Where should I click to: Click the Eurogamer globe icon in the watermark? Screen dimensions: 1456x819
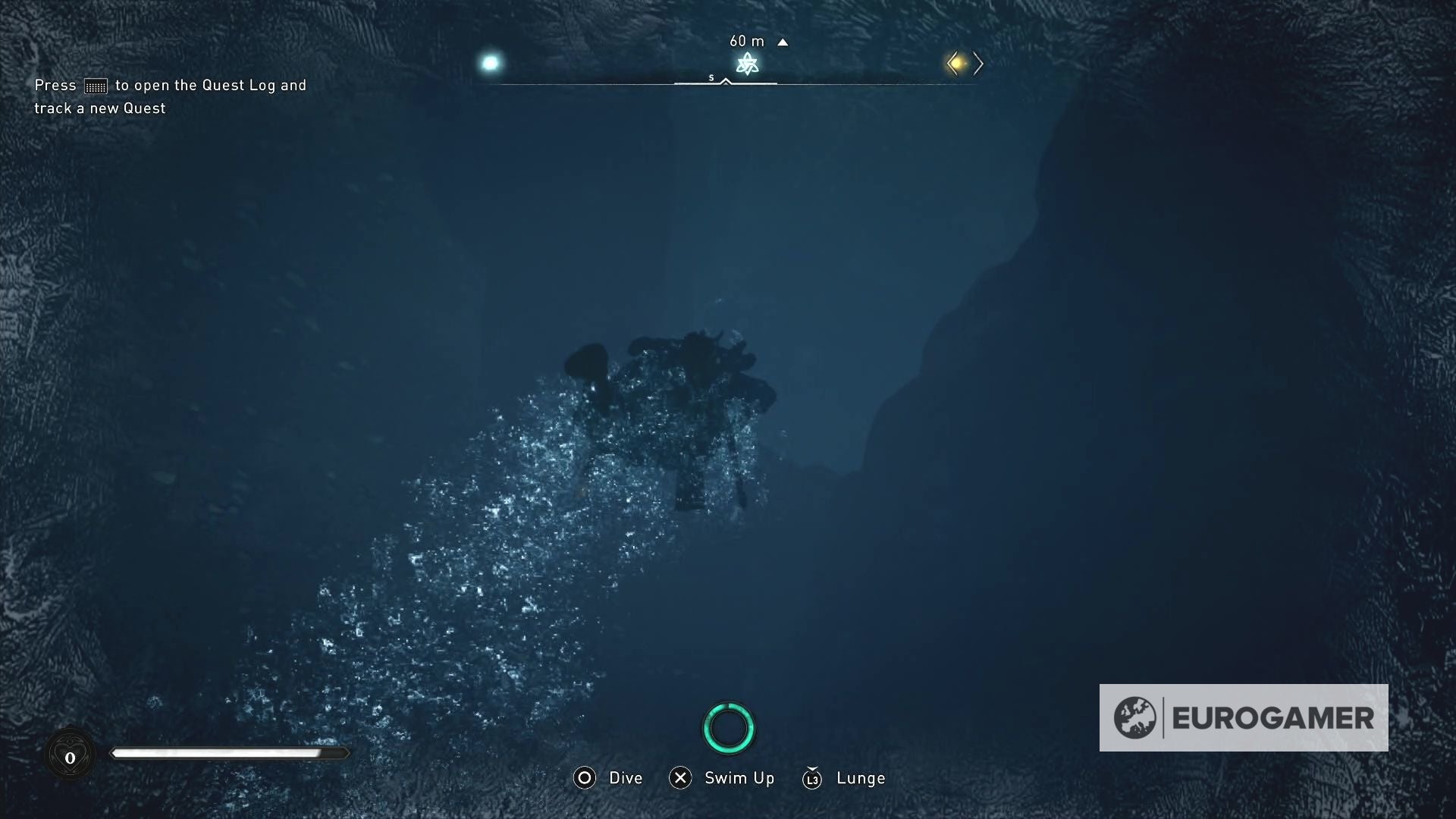pos(1134,717)
